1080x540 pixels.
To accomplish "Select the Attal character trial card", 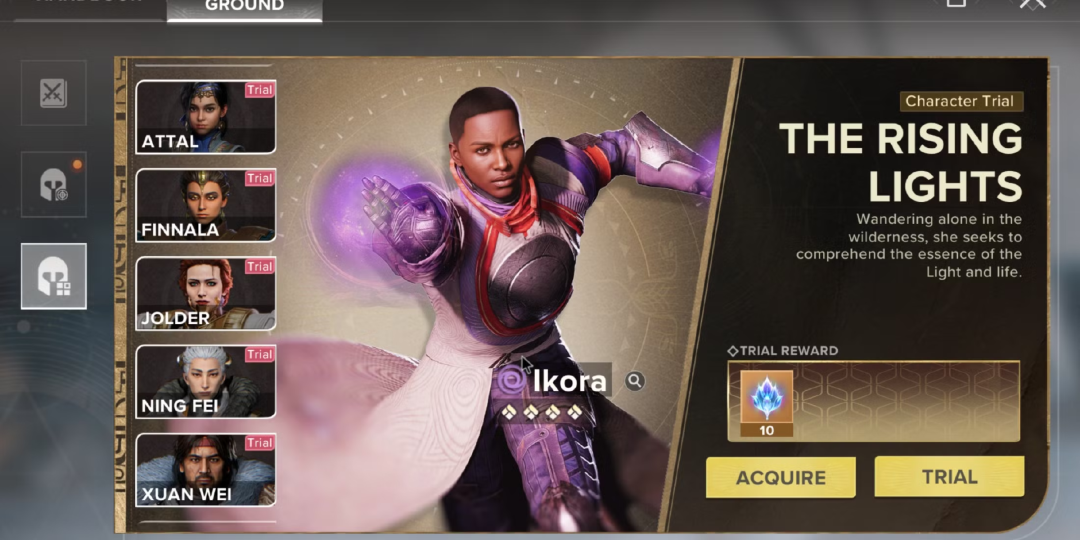I will pyautogui.click(x=205, y=117).
